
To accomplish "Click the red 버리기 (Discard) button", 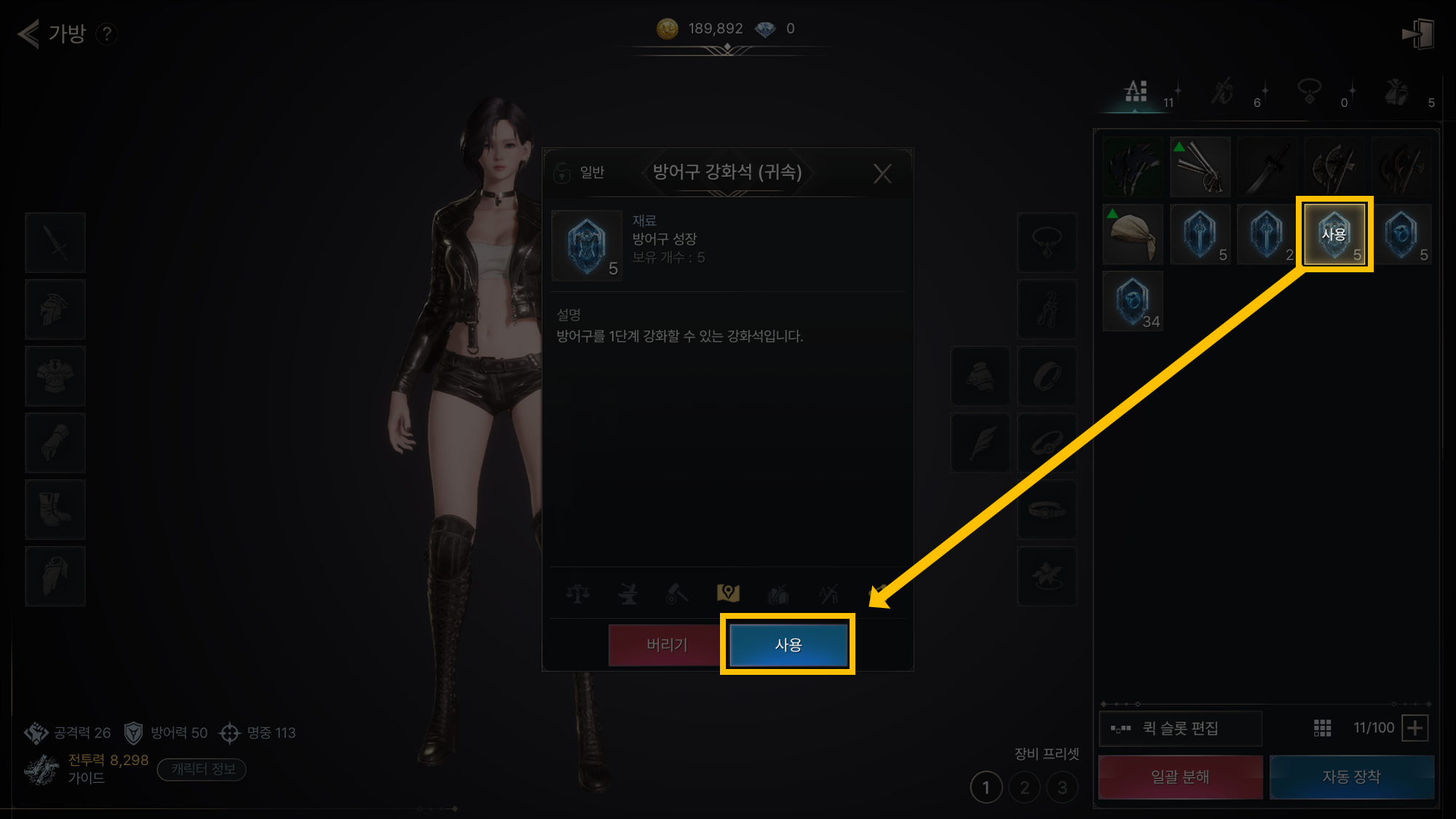I will coord(666,645).
